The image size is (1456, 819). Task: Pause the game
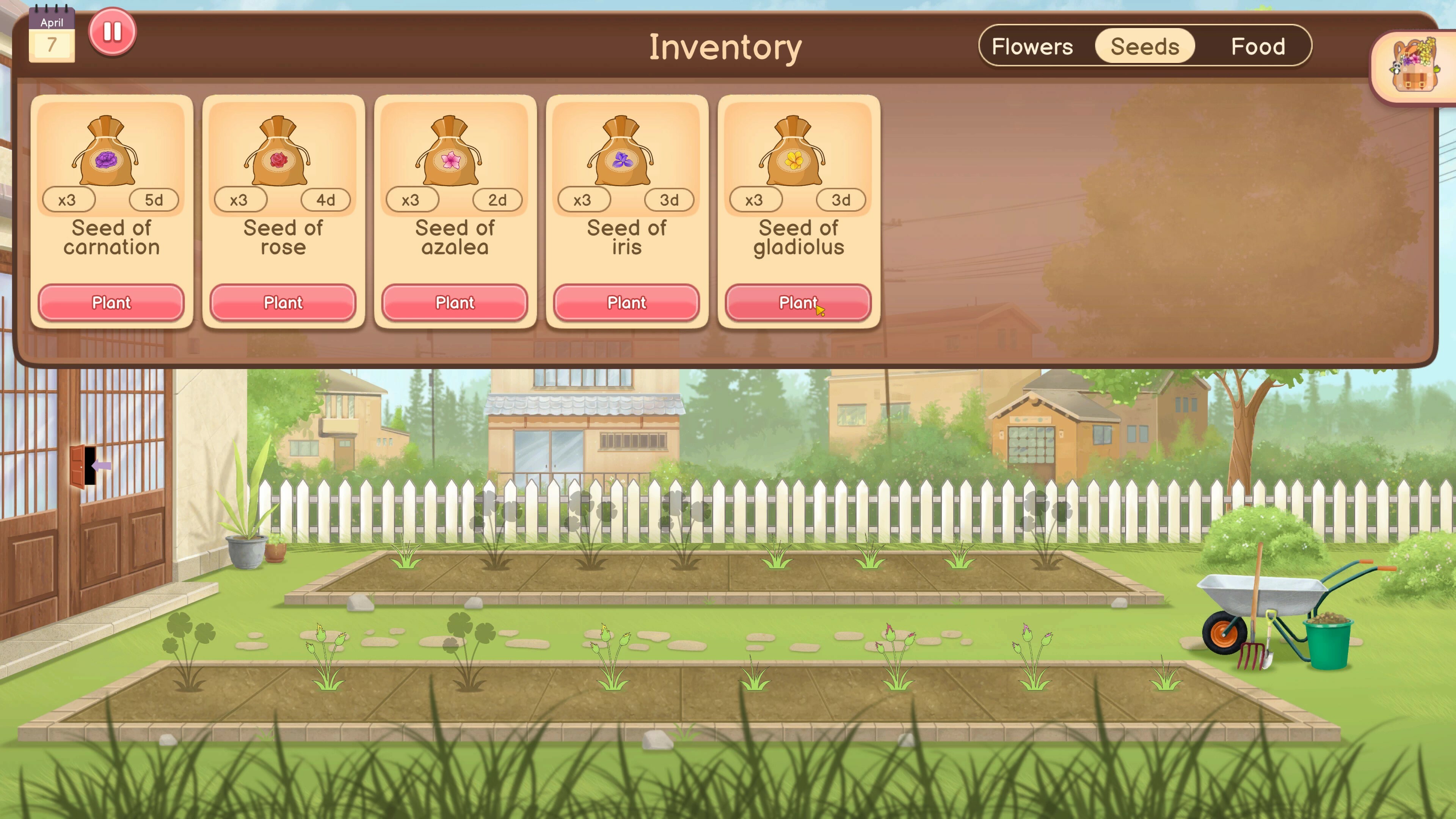click(x=112, y=32)
